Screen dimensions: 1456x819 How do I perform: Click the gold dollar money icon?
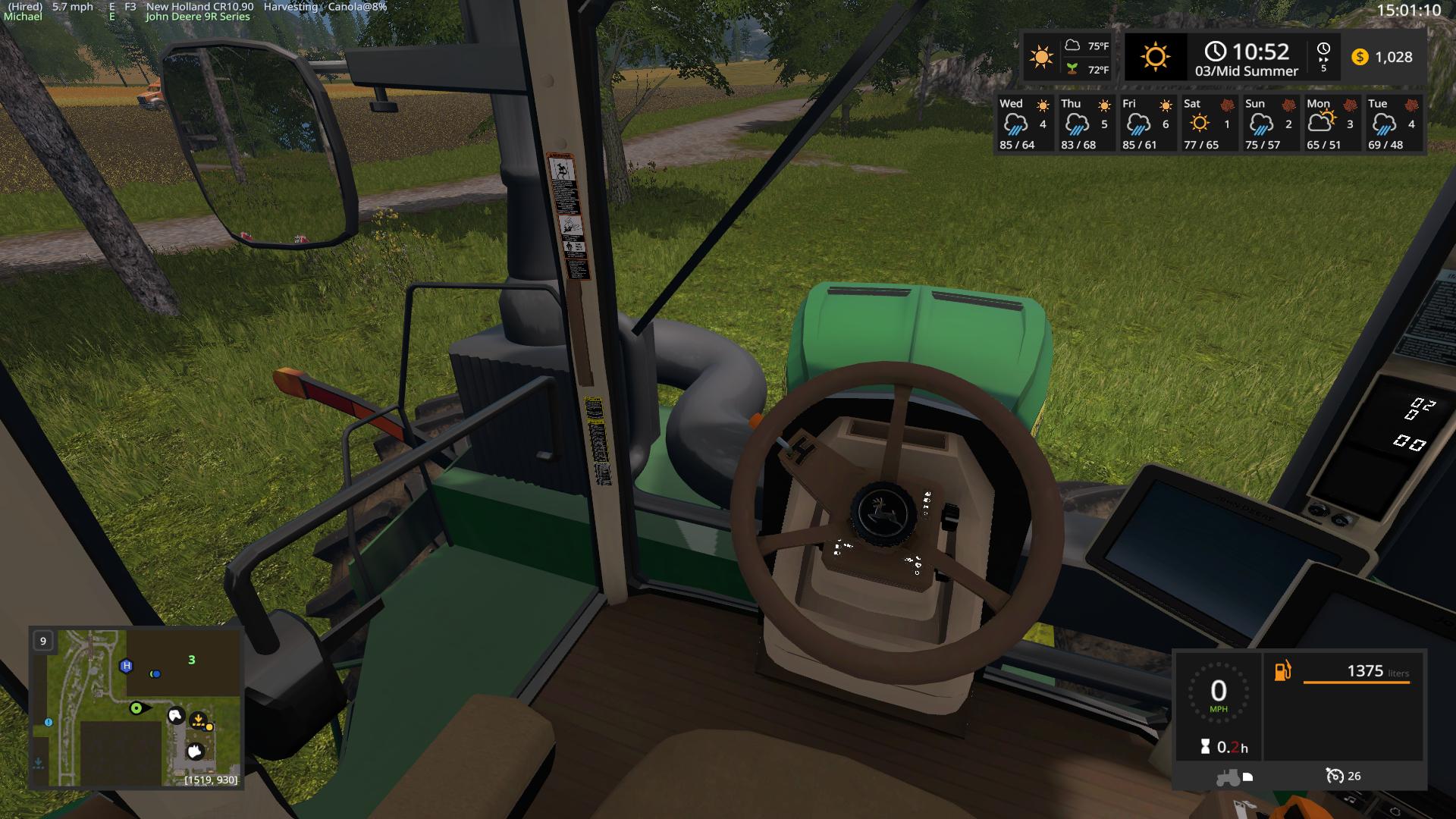tap(1360, 57)
